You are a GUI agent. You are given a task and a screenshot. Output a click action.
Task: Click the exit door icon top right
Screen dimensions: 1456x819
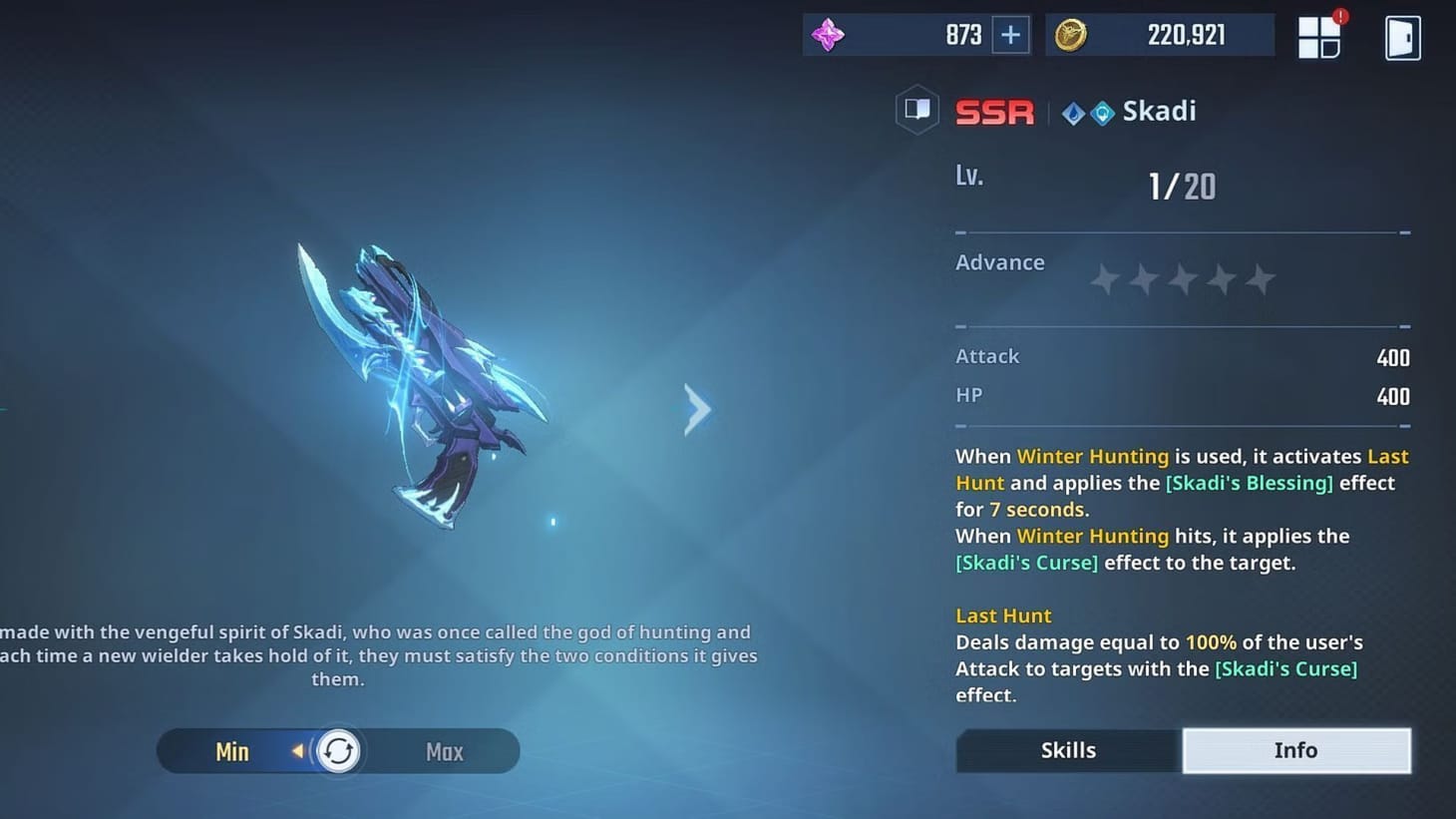(1402, 37)
